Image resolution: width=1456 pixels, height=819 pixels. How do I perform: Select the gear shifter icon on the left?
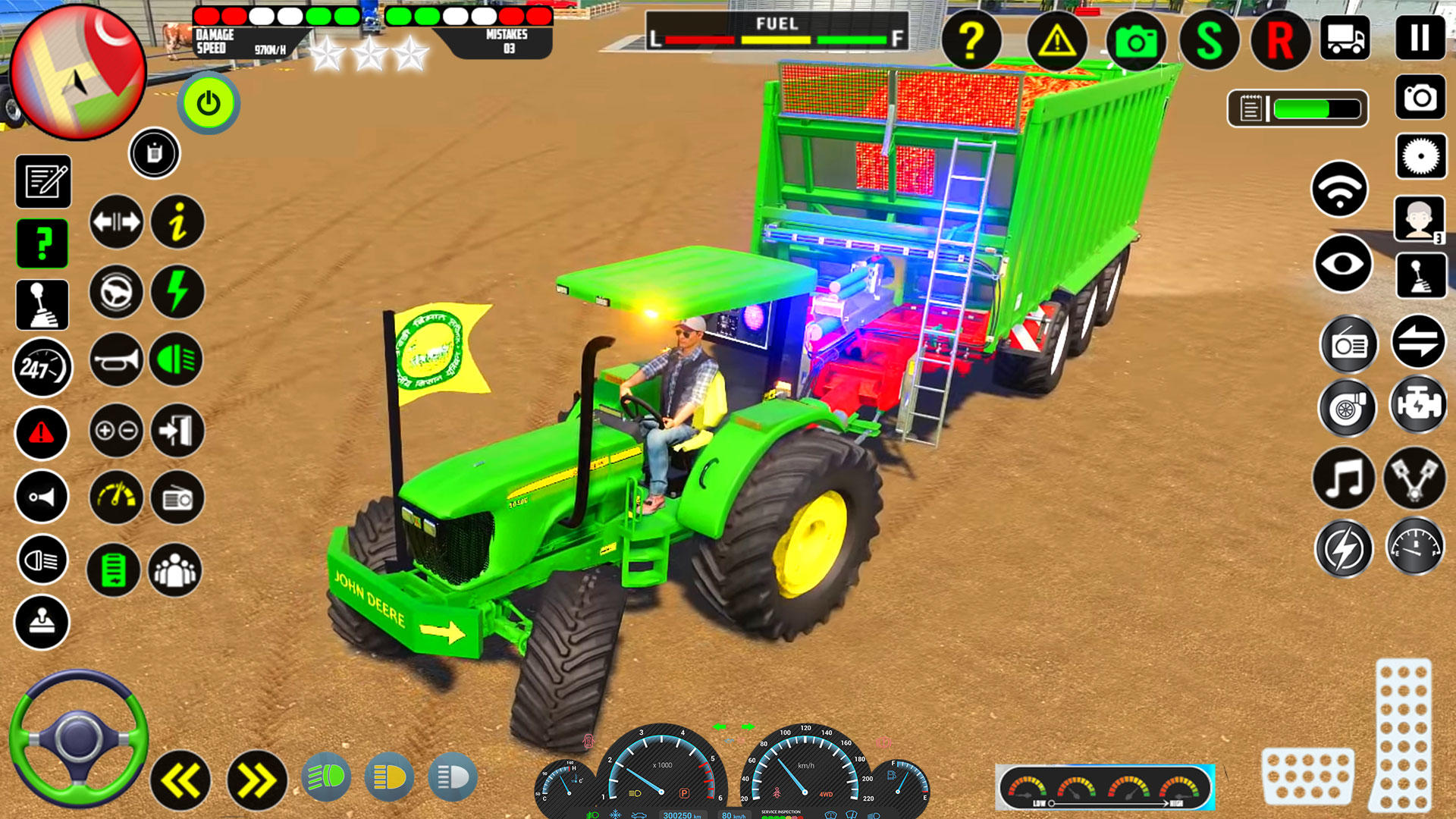42,304
